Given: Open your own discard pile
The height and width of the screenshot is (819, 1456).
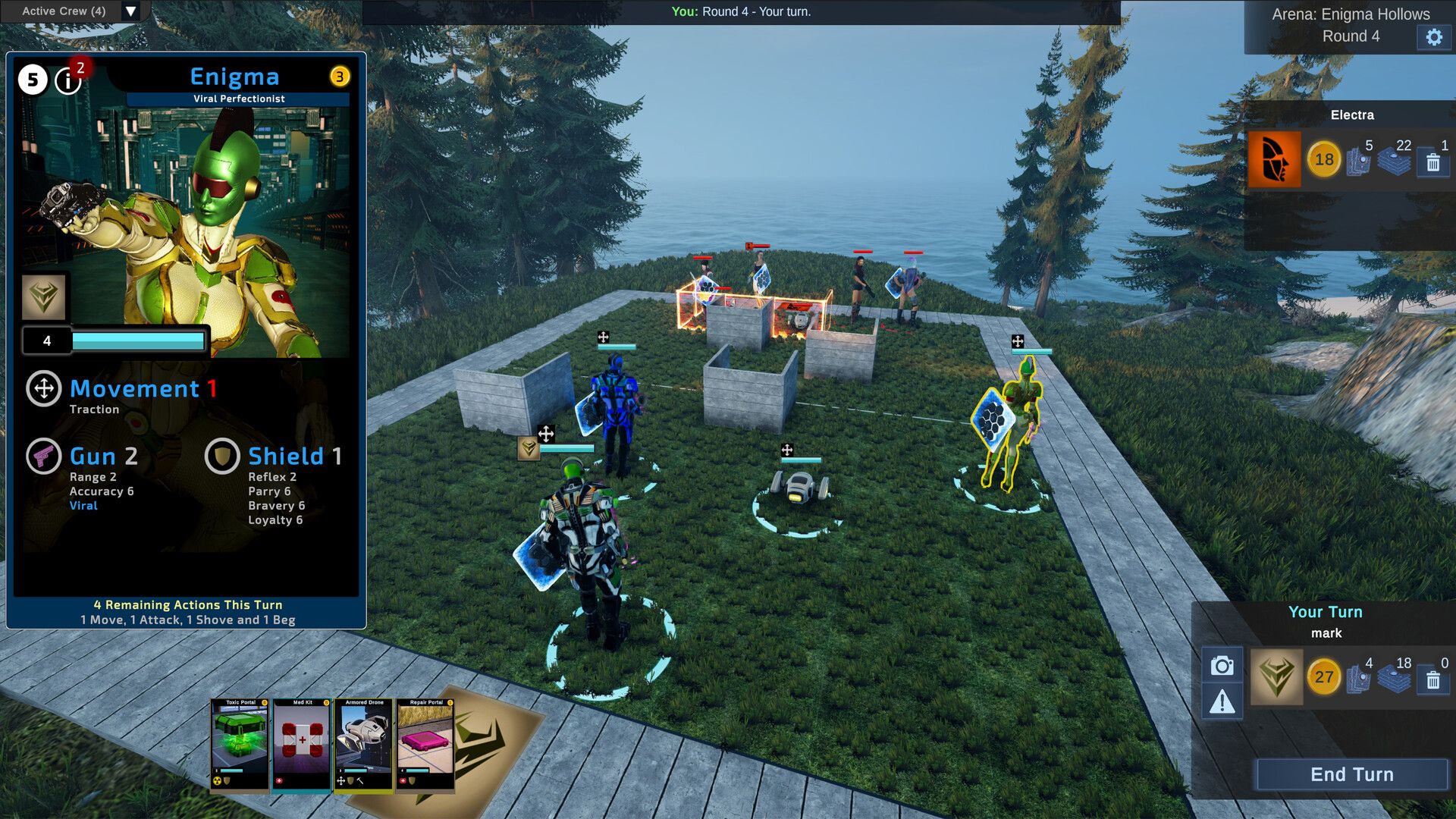Looking at the screenshot, I should coord(1432,680).
